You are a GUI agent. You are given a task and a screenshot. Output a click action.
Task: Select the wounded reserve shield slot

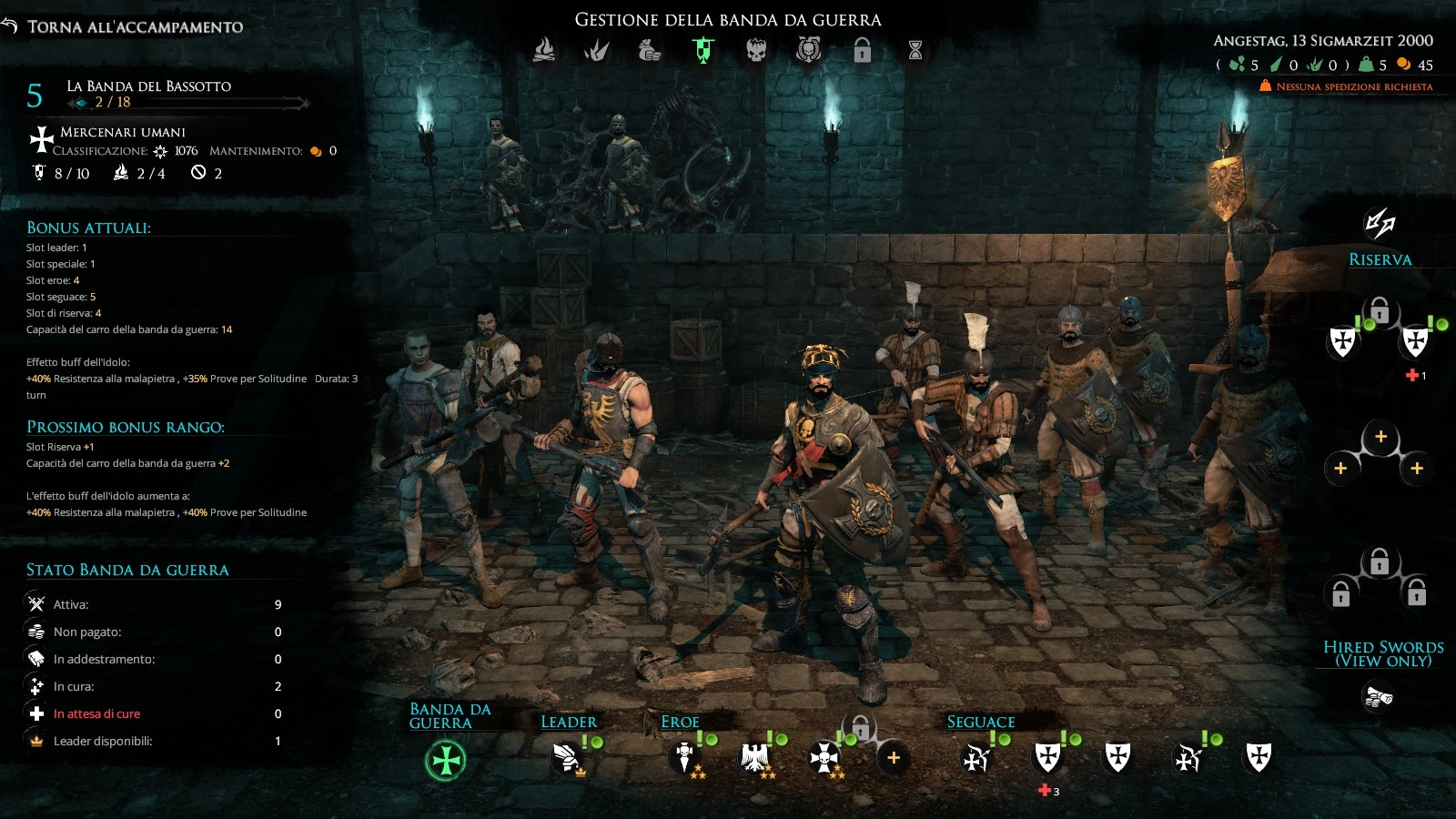[1415, 342]
